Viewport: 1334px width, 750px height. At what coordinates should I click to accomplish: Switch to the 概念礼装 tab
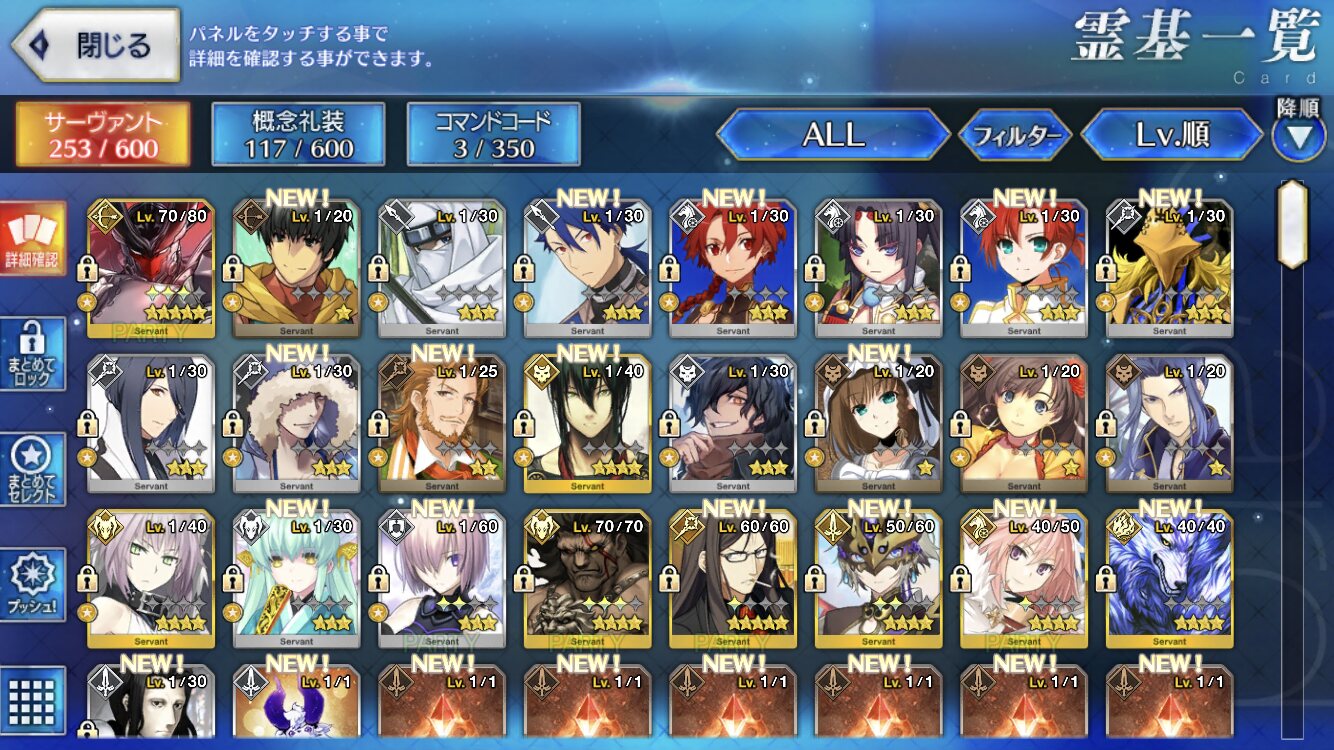tap(298, 134)
